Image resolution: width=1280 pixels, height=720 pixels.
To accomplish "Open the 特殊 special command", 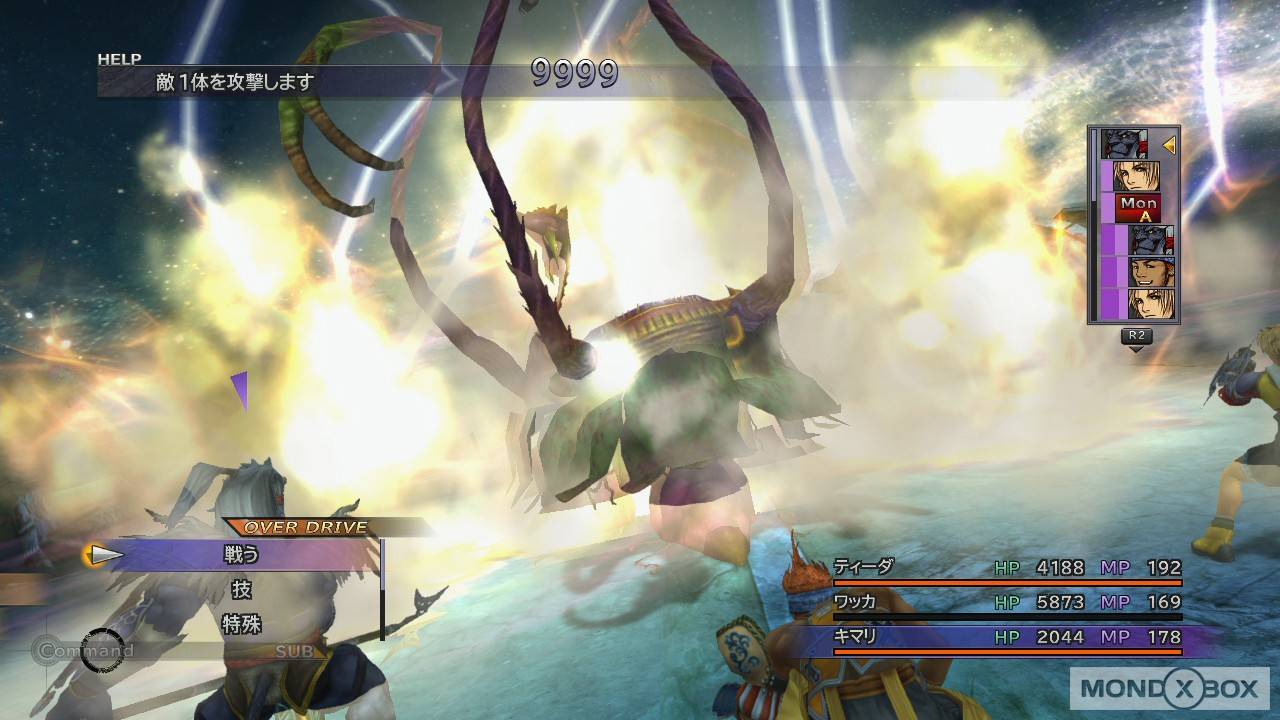I will coord(242,625).
